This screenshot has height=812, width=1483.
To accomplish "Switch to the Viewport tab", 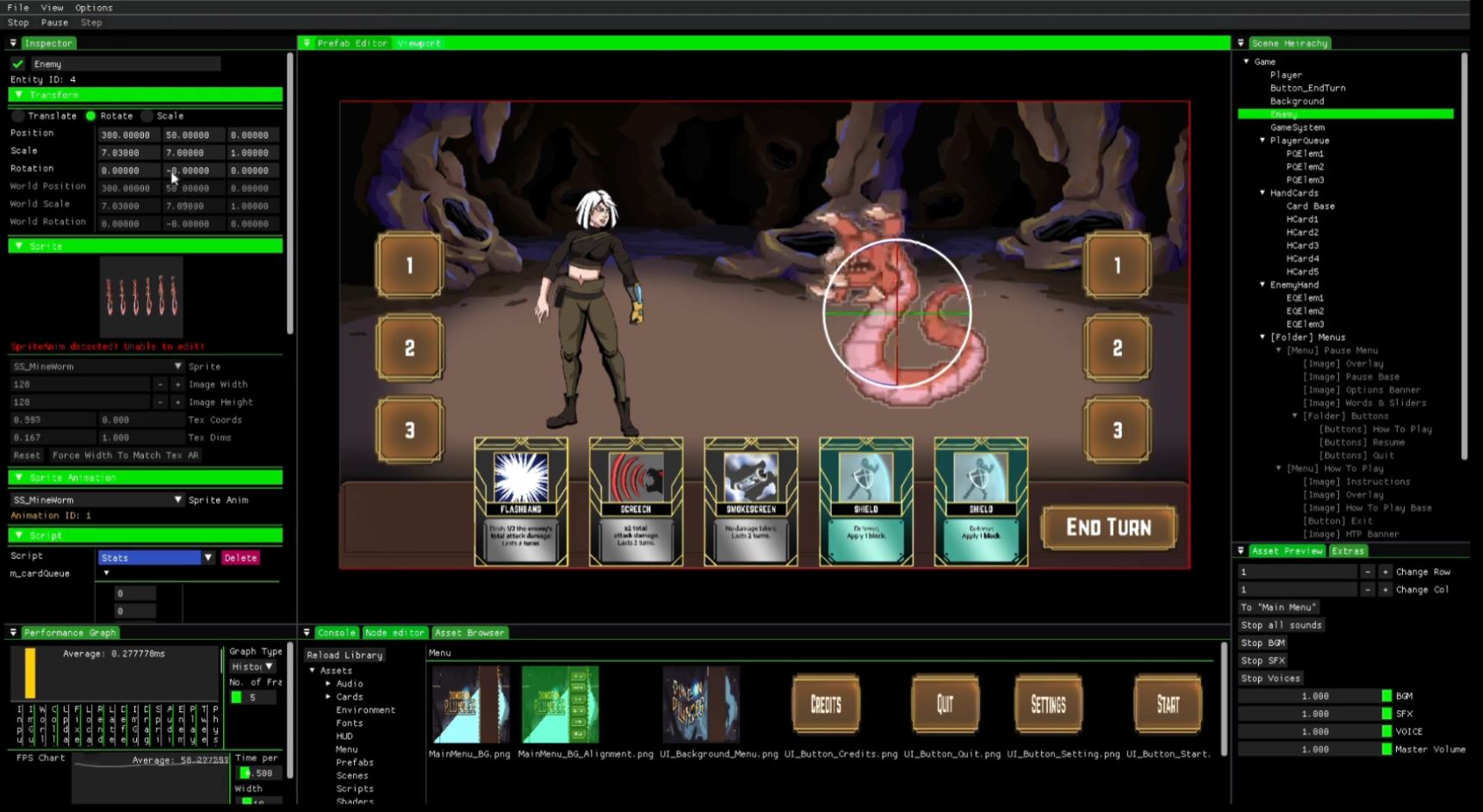I will [419, 43].
